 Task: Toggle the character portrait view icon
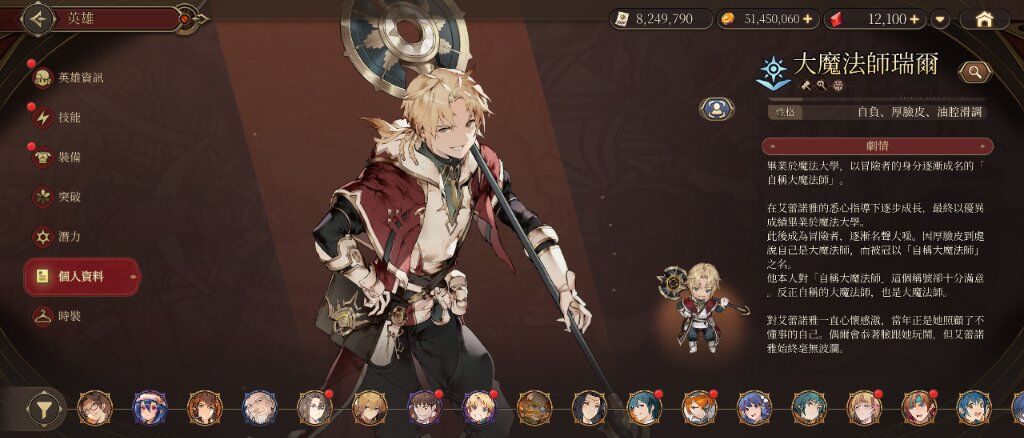[715, 108]
